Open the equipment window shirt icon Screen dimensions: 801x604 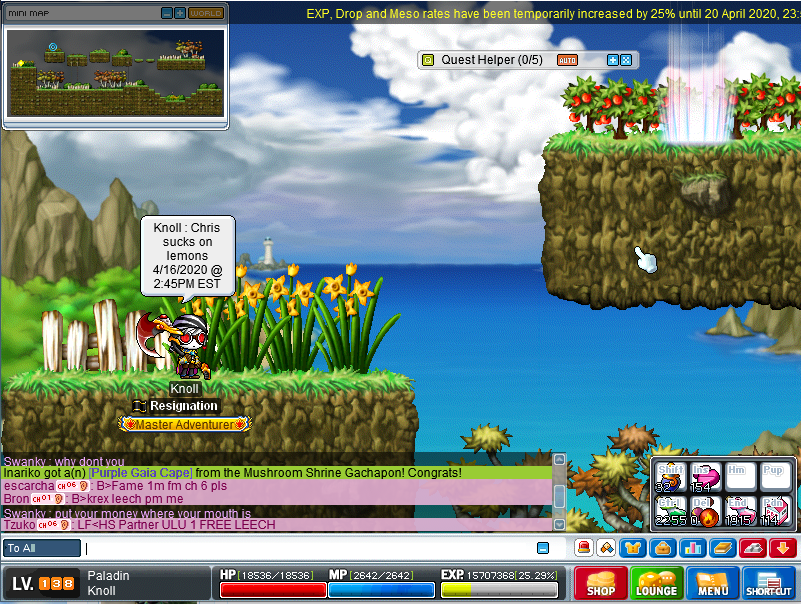click(630, 548)
